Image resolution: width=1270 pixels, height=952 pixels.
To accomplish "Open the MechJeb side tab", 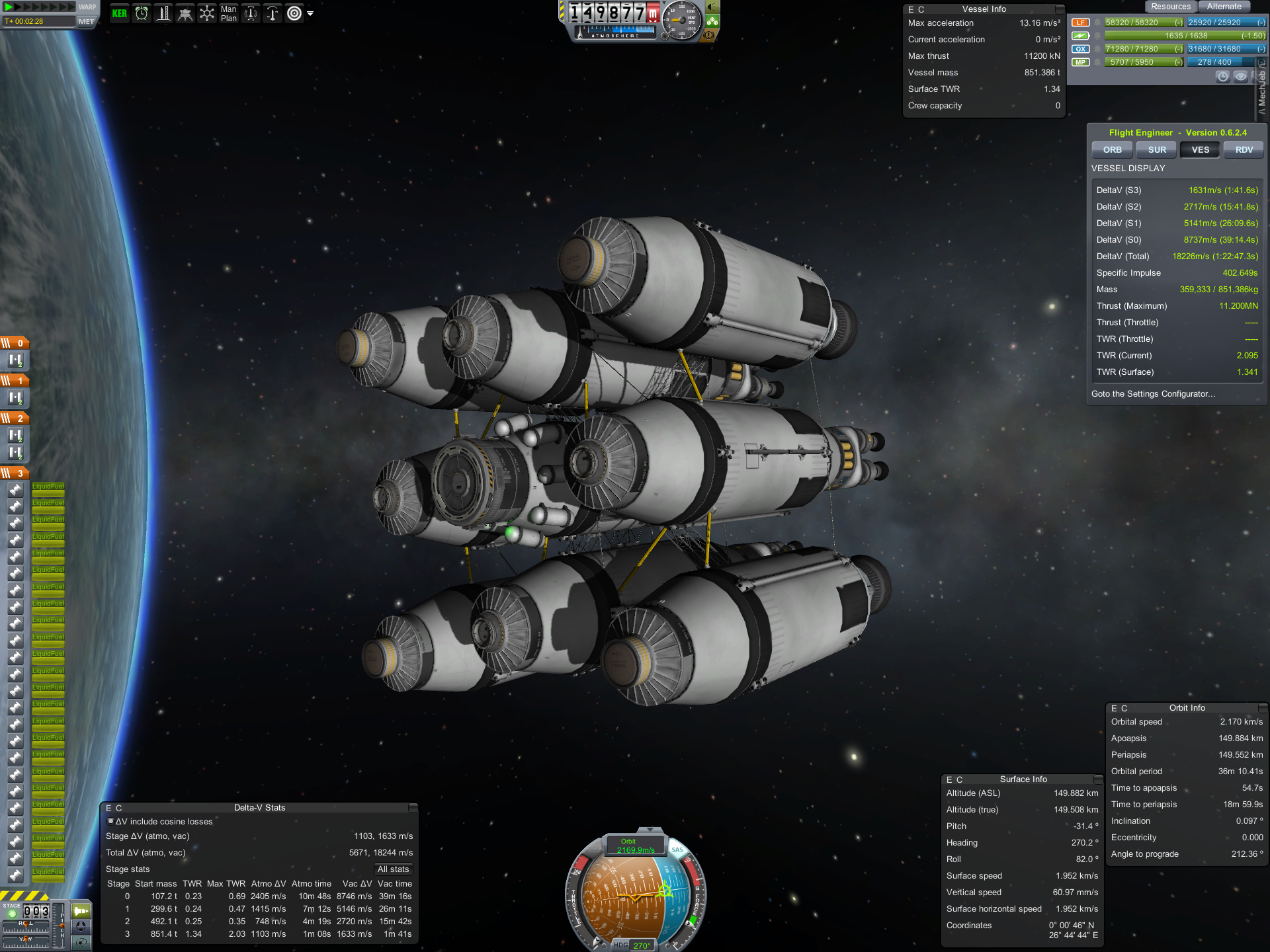I will 1262,93.
